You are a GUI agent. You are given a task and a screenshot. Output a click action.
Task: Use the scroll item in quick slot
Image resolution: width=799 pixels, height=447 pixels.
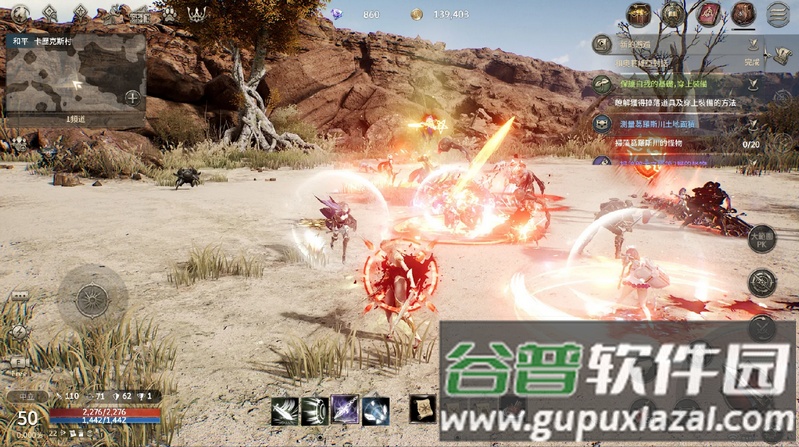(423, 409)
